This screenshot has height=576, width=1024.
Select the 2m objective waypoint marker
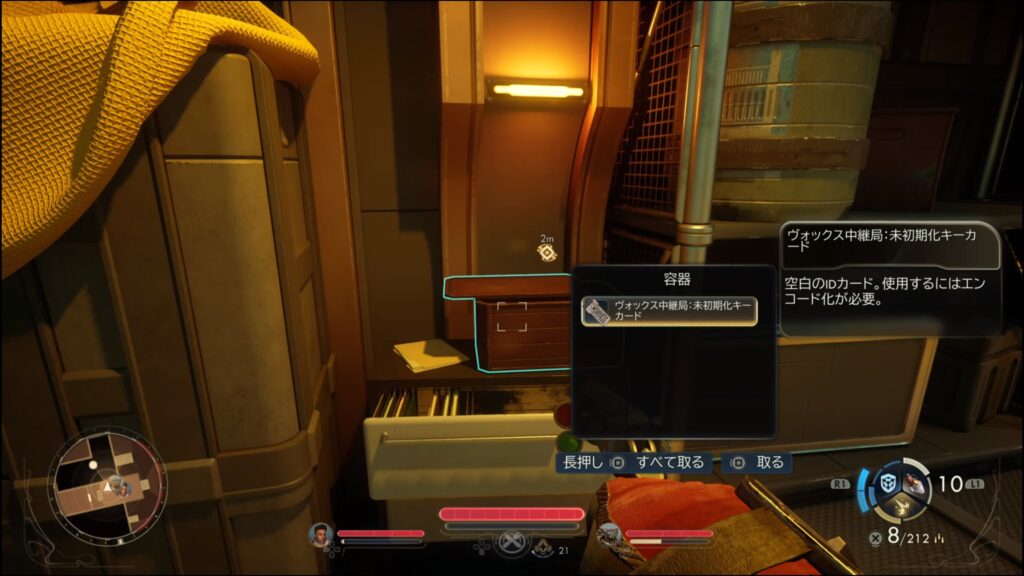click(546, 251)
